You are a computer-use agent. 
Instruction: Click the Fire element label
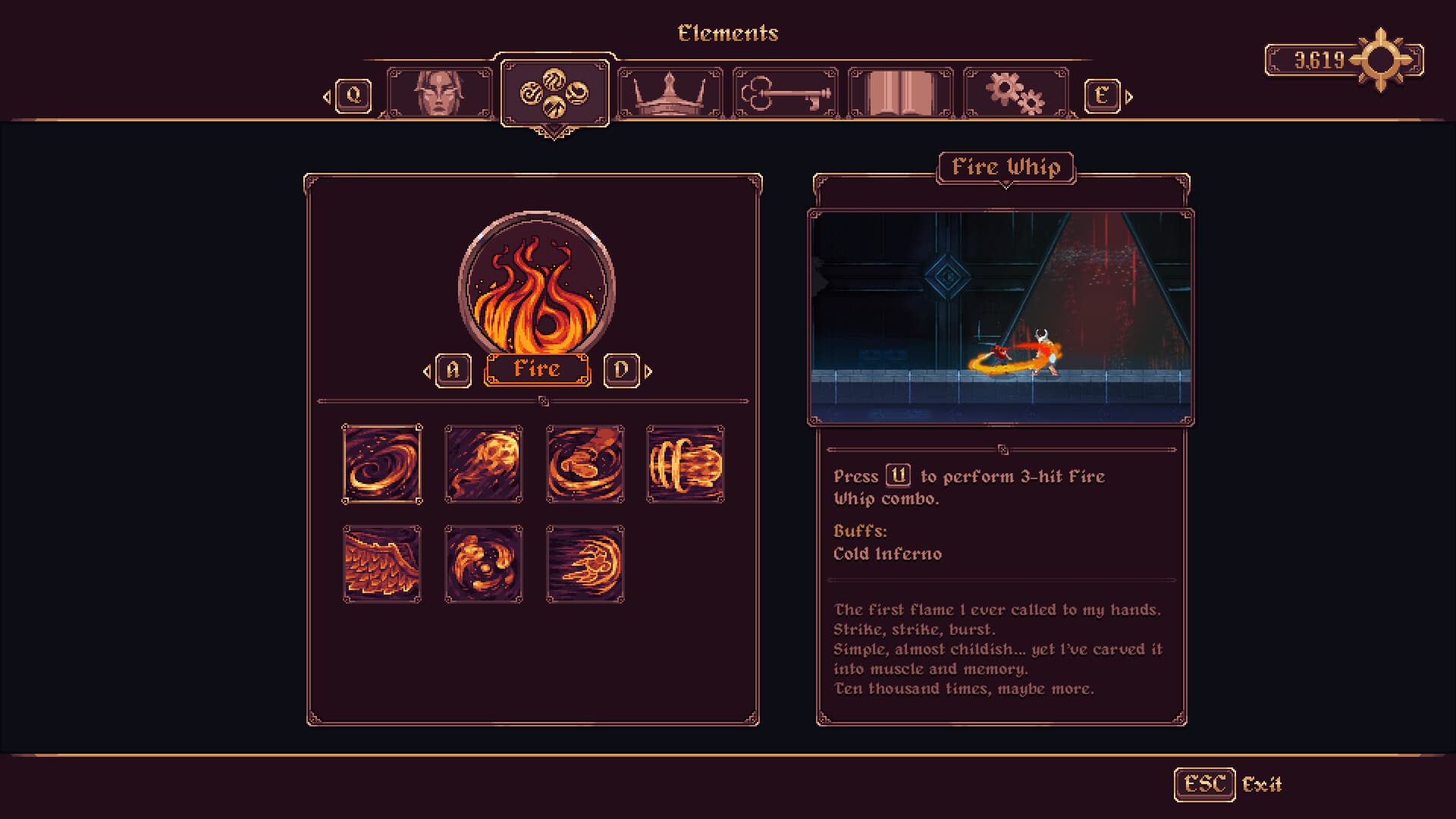click(x=535, y=370)
